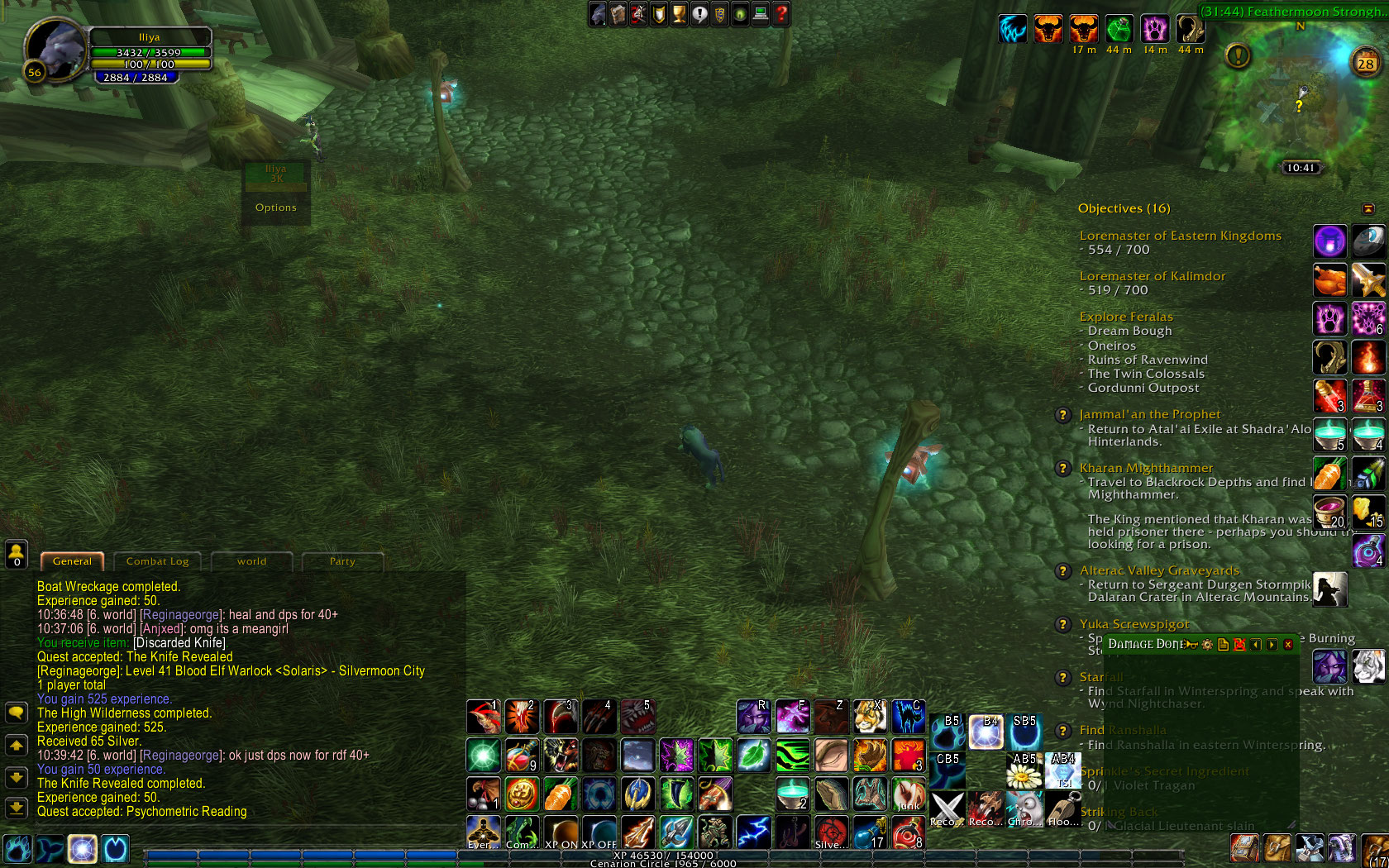Open the Spellbook from the micro menu

point(618,14)
